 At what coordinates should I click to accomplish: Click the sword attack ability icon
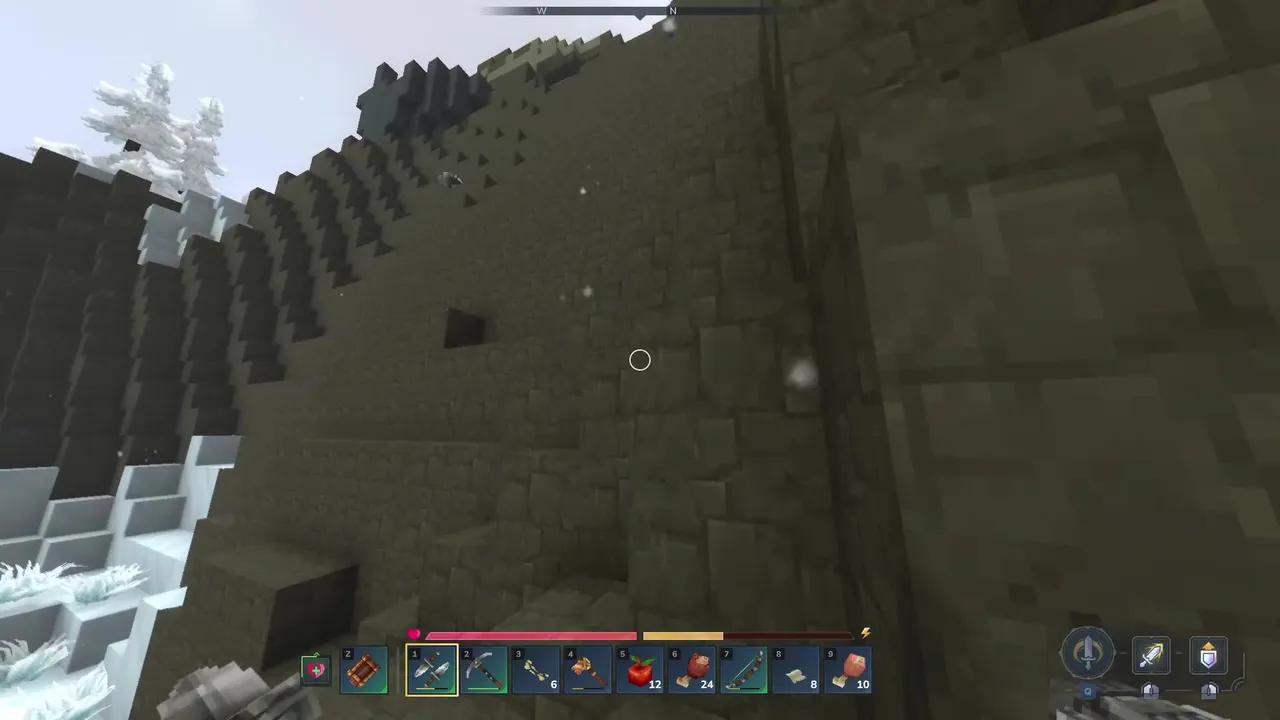pos(1151,655)
